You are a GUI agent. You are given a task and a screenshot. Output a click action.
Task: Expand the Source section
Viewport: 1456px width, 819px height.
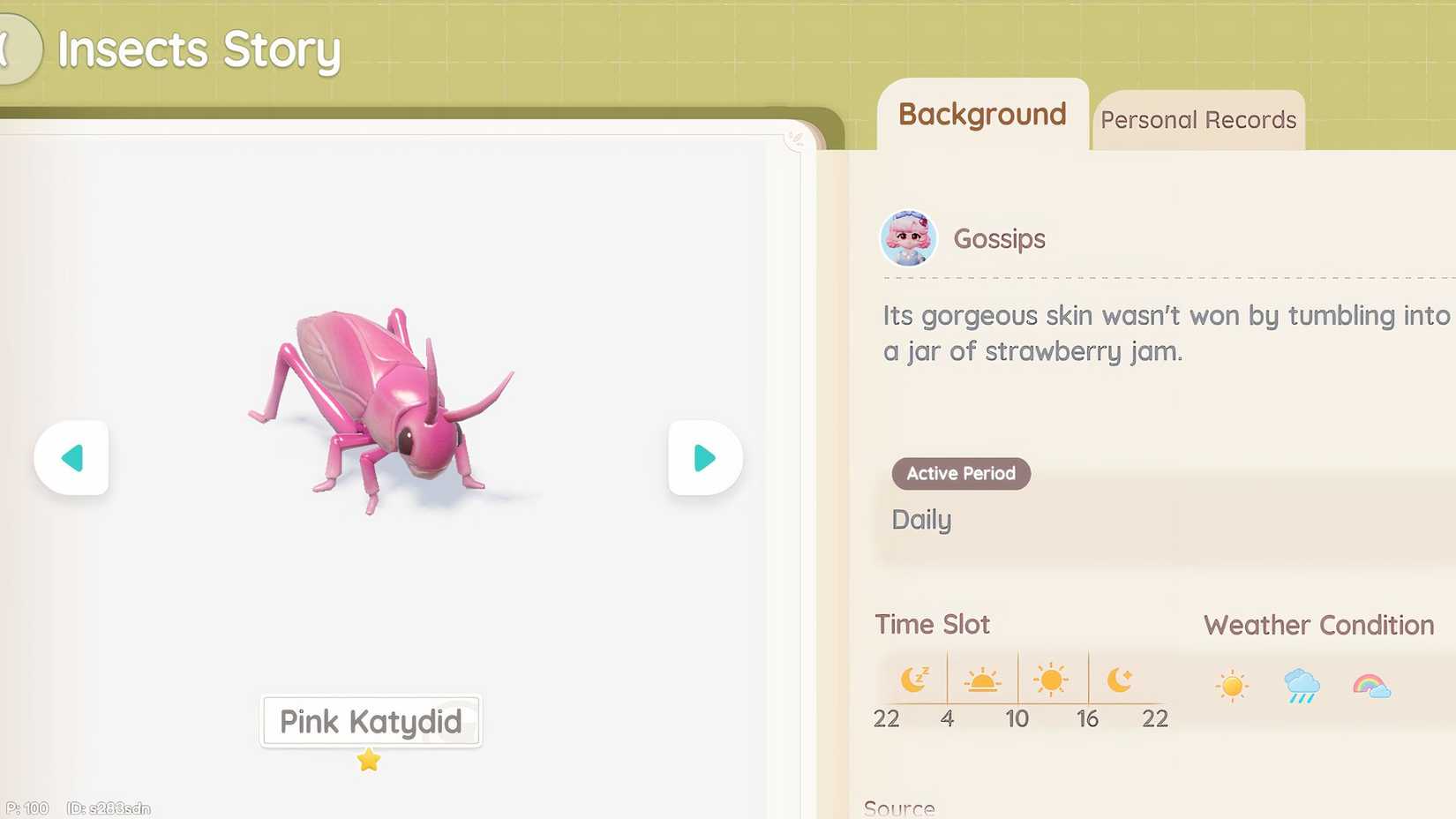tap(899, 807)
